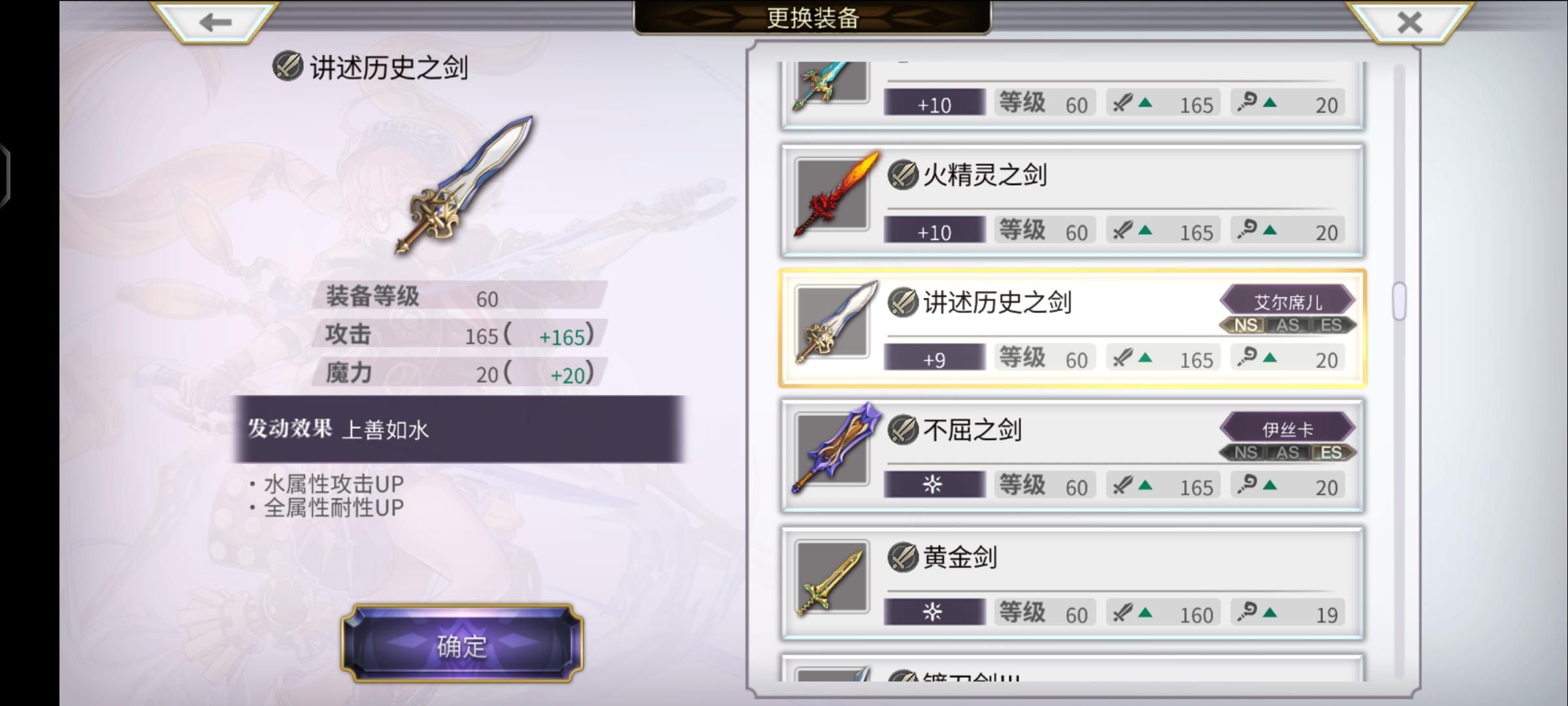Click the sword attack icon on 火精灵之剑 row
This screenshot has height=706, width=1568.
click(x=1122, y=230)
